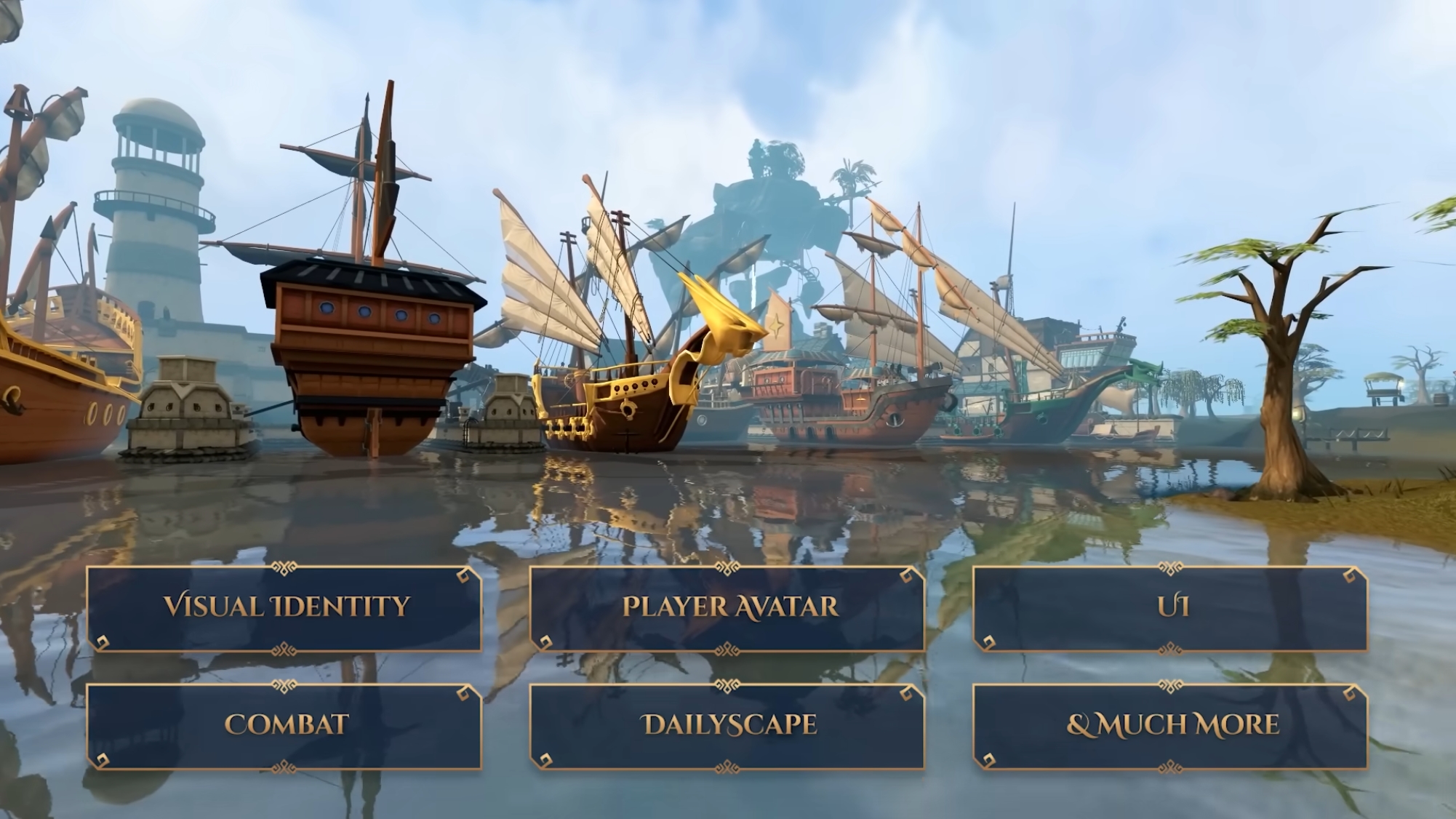Select the Player Avatar button
Viewport: 1456px width, 819px height.
click(727, 608)
